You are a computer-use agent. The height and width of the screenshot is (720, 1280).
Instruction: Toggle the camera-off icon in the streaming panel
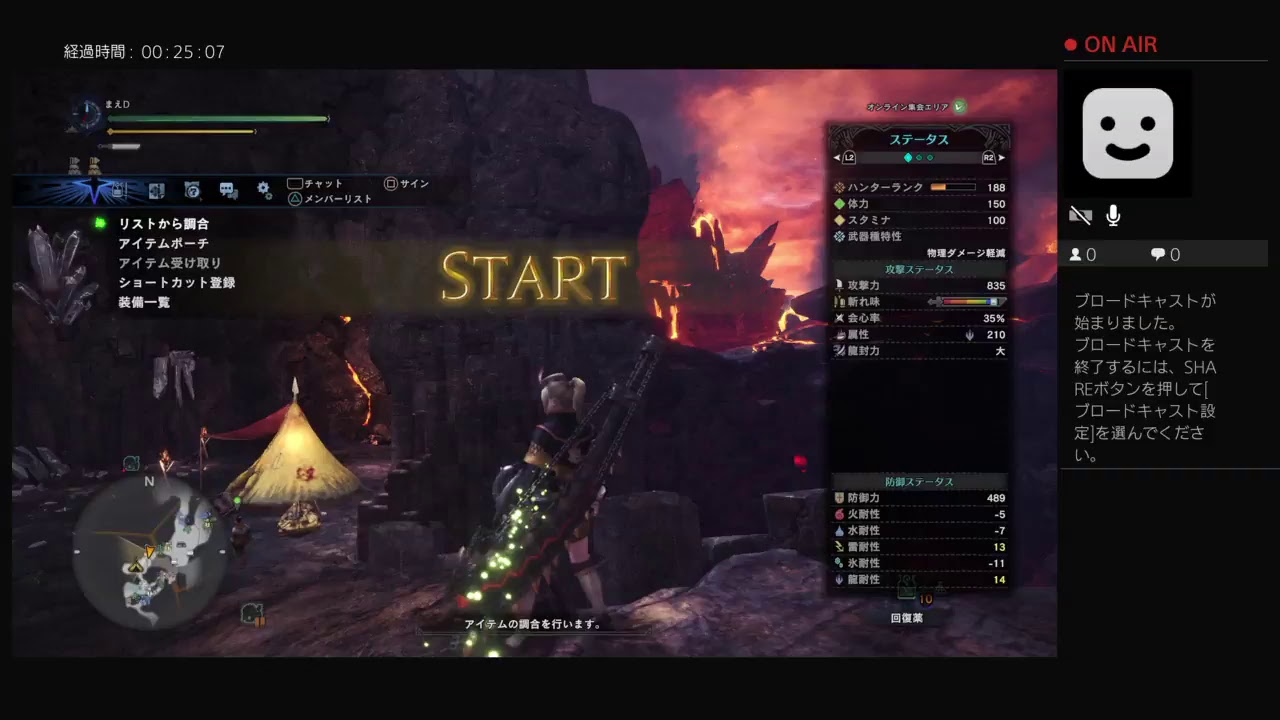[1081, 214]
